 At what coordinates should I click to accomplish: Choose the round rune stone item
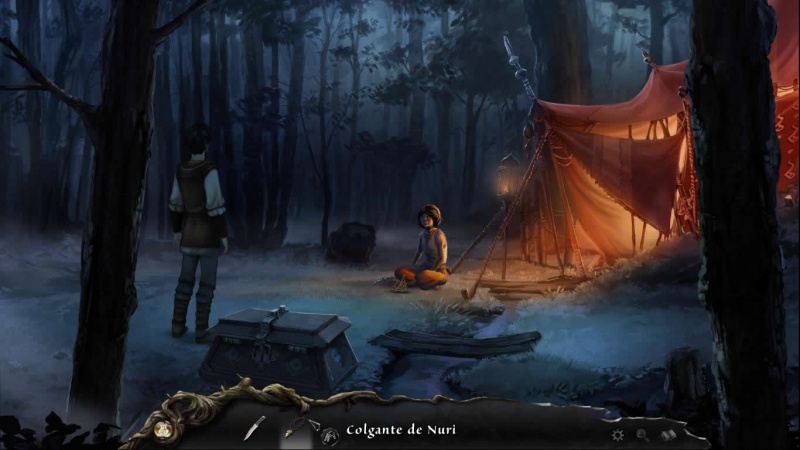(x=329, y=433)
